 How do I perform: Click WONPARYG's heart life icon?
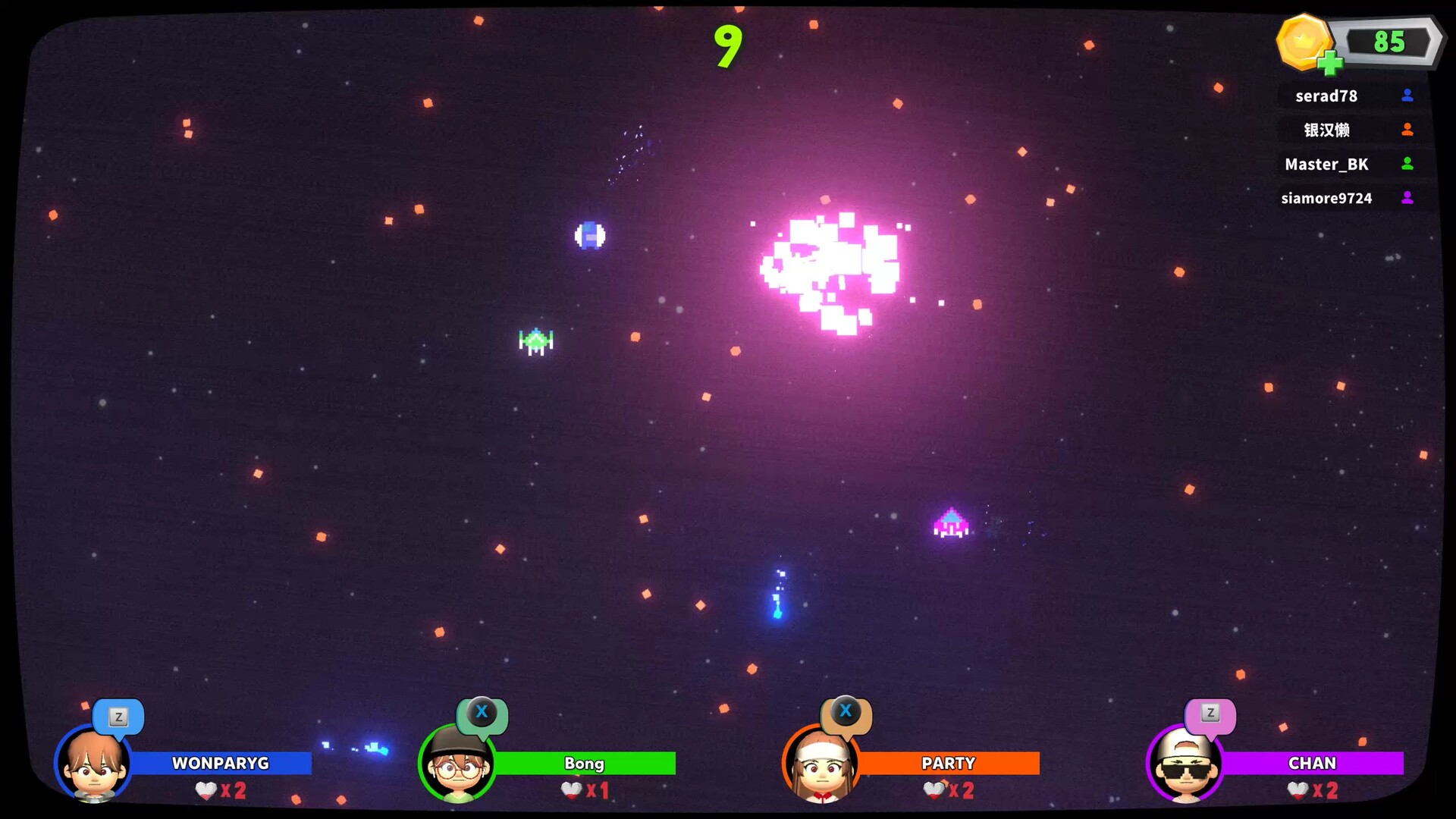pos(203,790)
